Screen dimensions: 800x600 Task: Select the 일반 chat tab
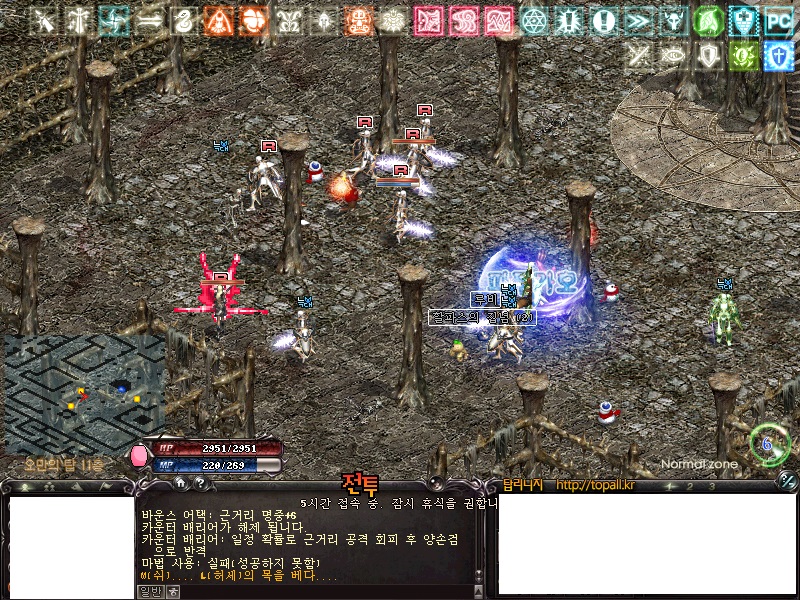coord(148,591)
